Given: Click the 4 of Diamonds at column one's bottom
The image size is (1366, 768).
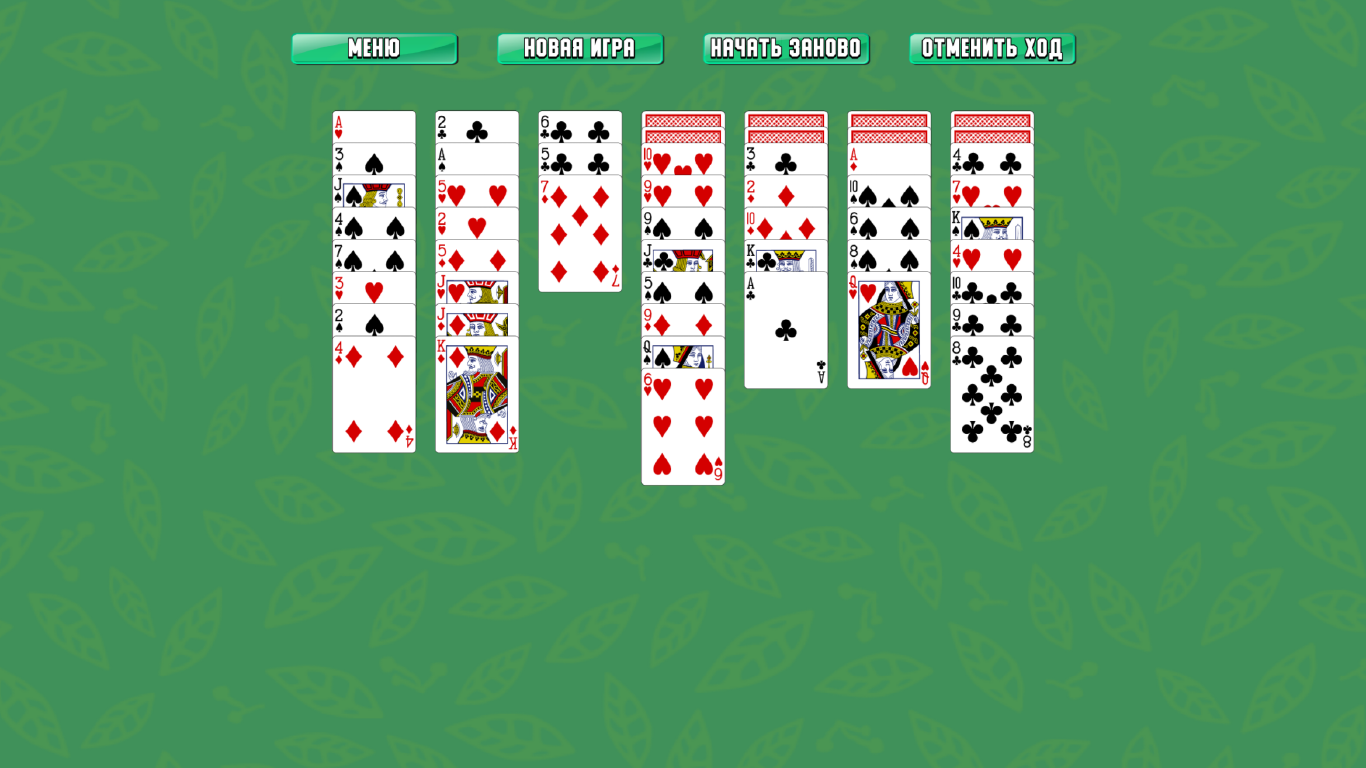Looking at the screenshot, I should [x=374, y=400].
